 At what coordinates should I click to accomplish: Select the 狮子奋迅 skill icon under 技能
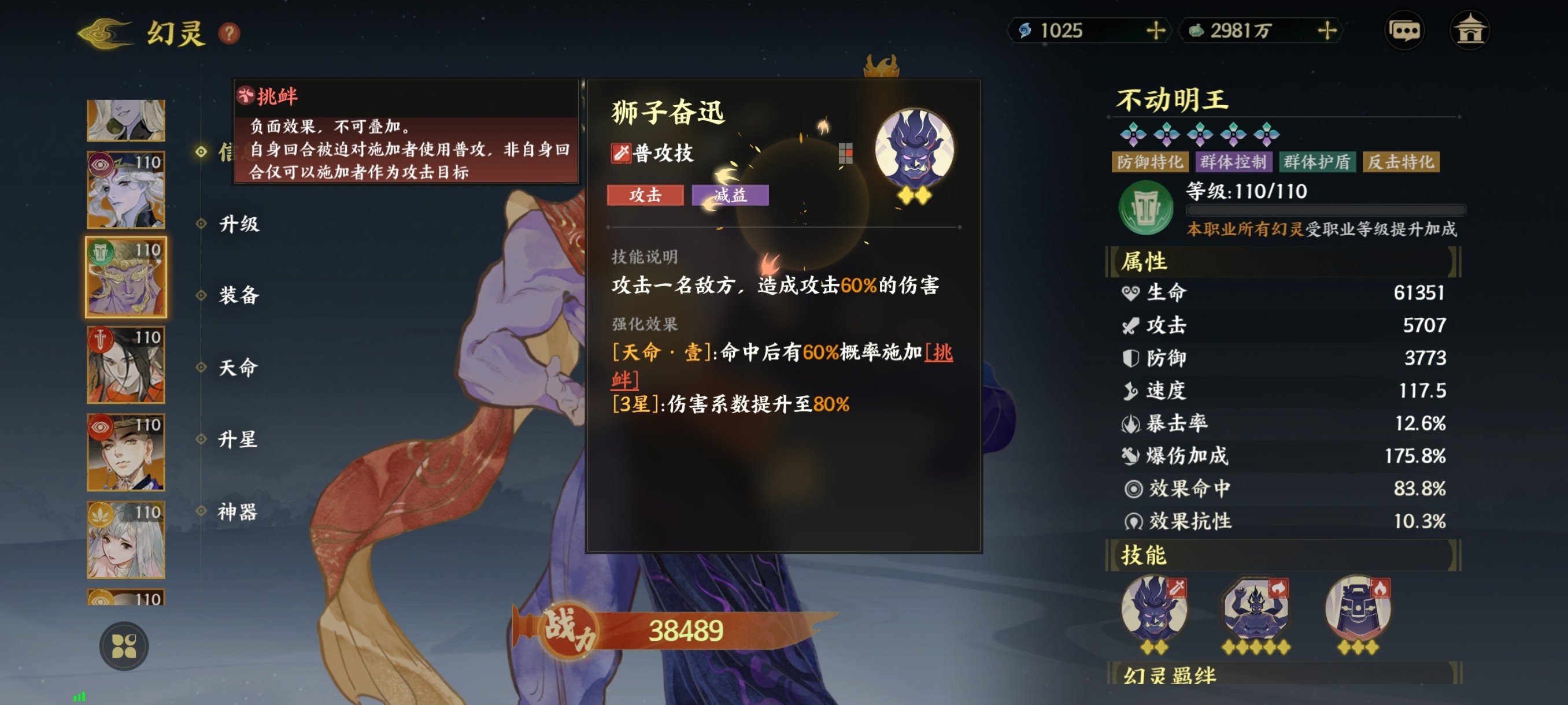(1154, 610)
